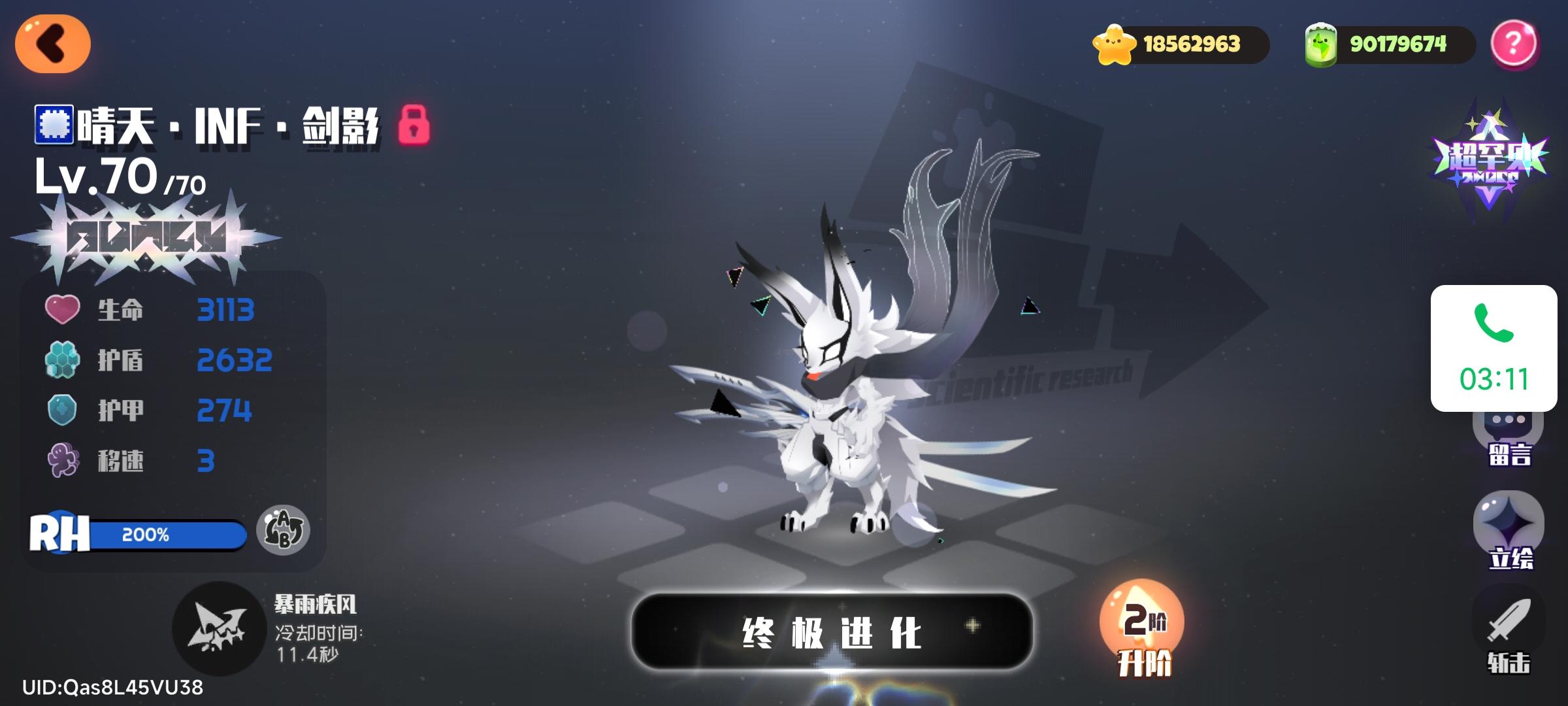
Task: Tap the 护盾 shield stat icon
Action: [x=63, y=360]
